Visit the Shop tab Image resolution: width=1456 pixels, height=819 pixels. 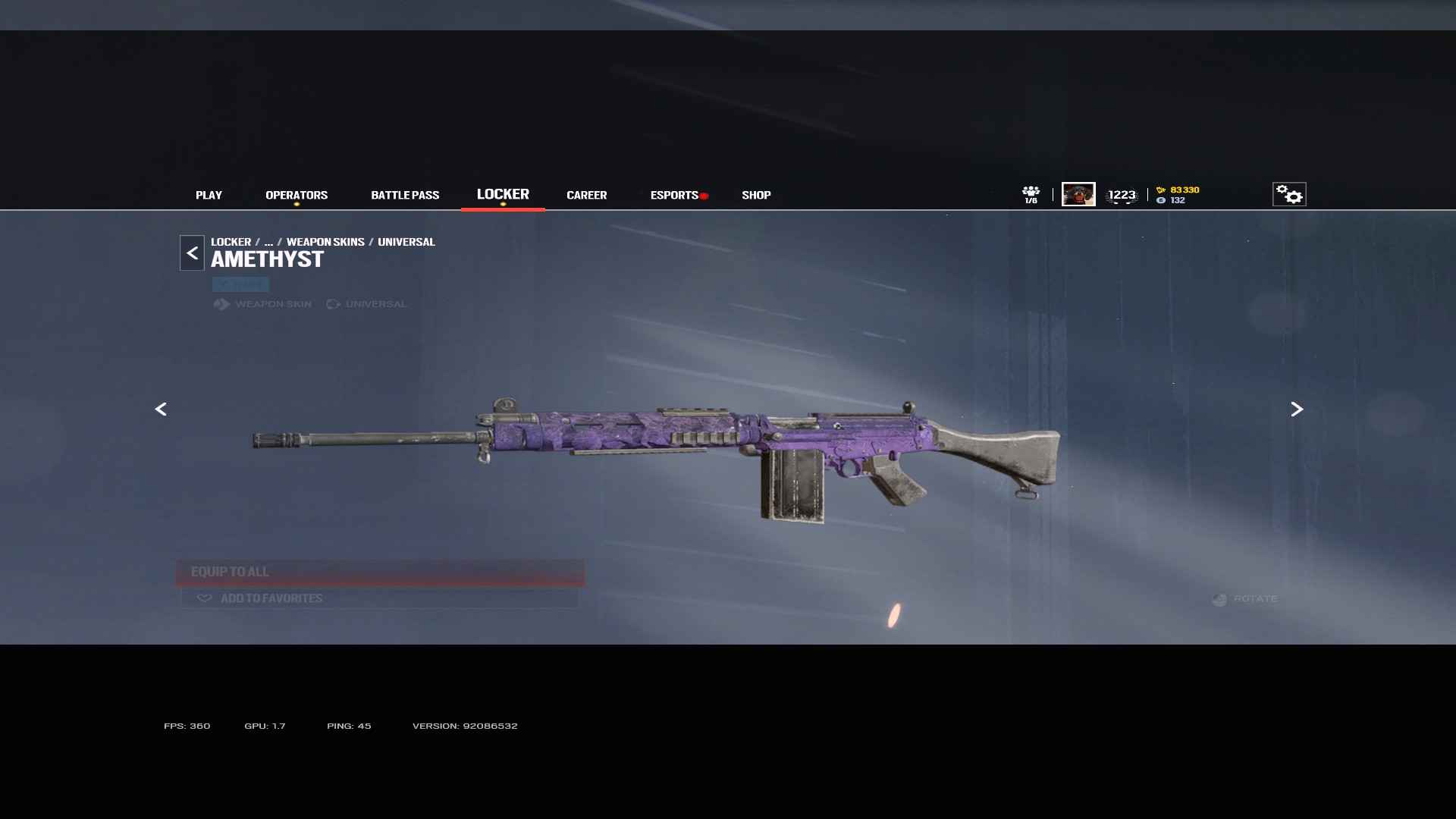click(x=756, y=195)
